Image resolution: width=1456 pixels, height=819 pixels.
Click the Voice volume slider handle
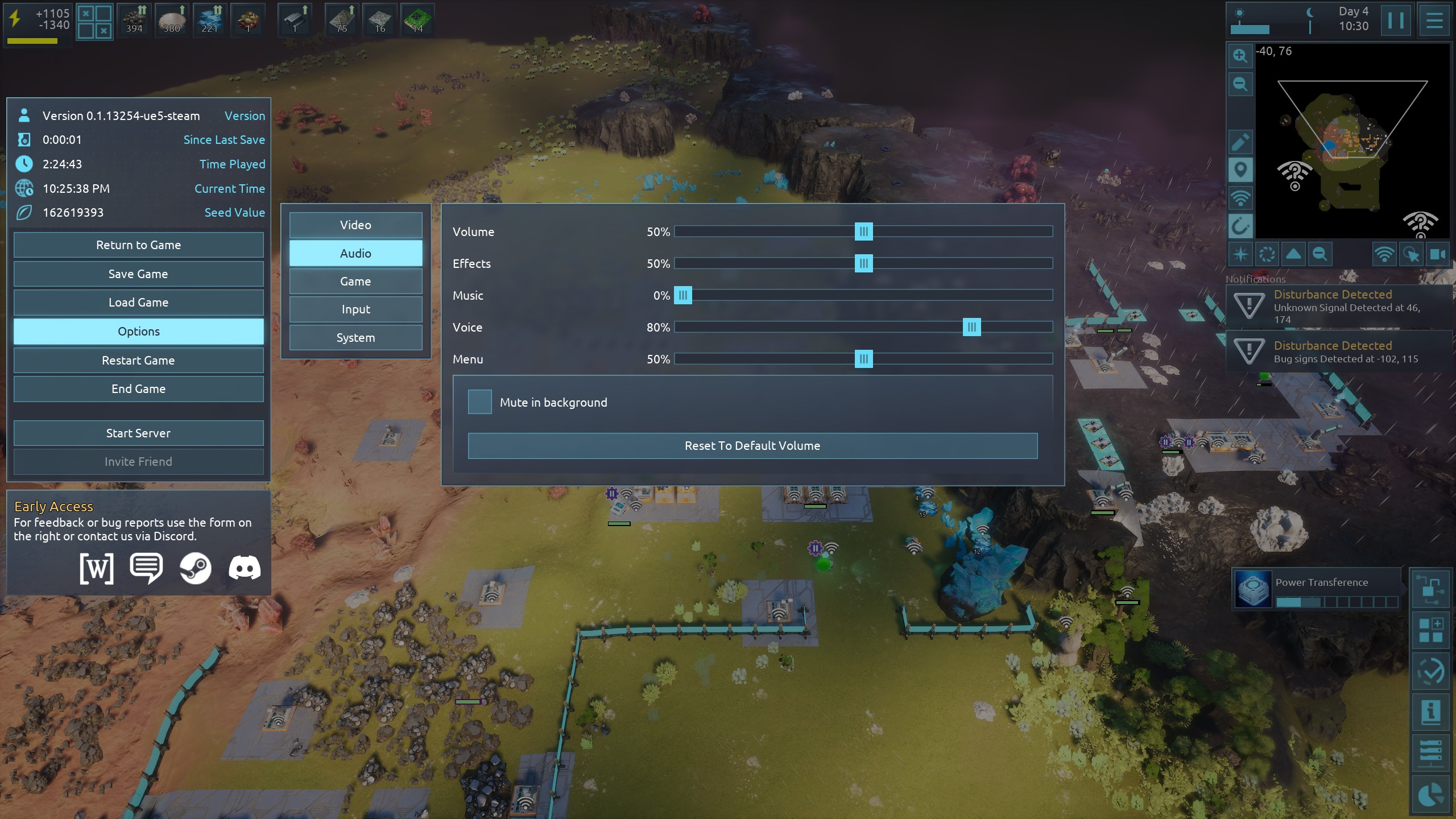click(971, 327)
